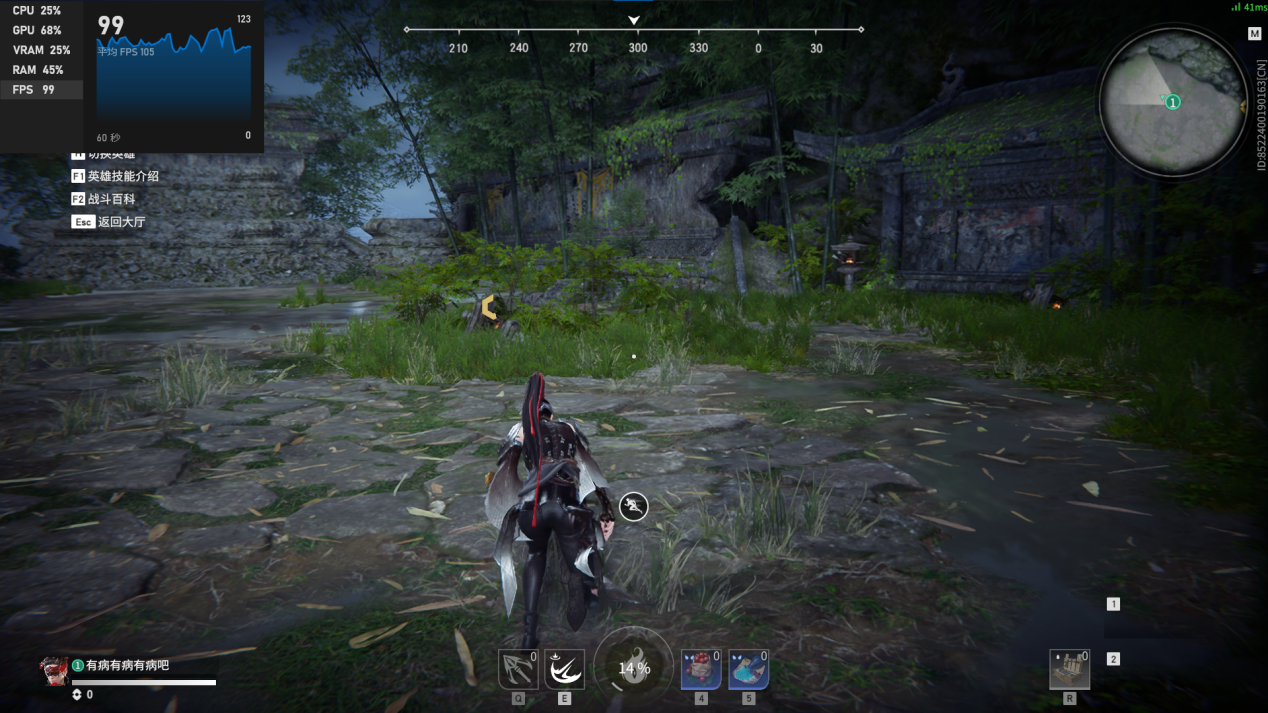Select the wooden repair kit slot
Image resolution: width=1268 pixels, height=713 pixels.
coord(1069,670)
